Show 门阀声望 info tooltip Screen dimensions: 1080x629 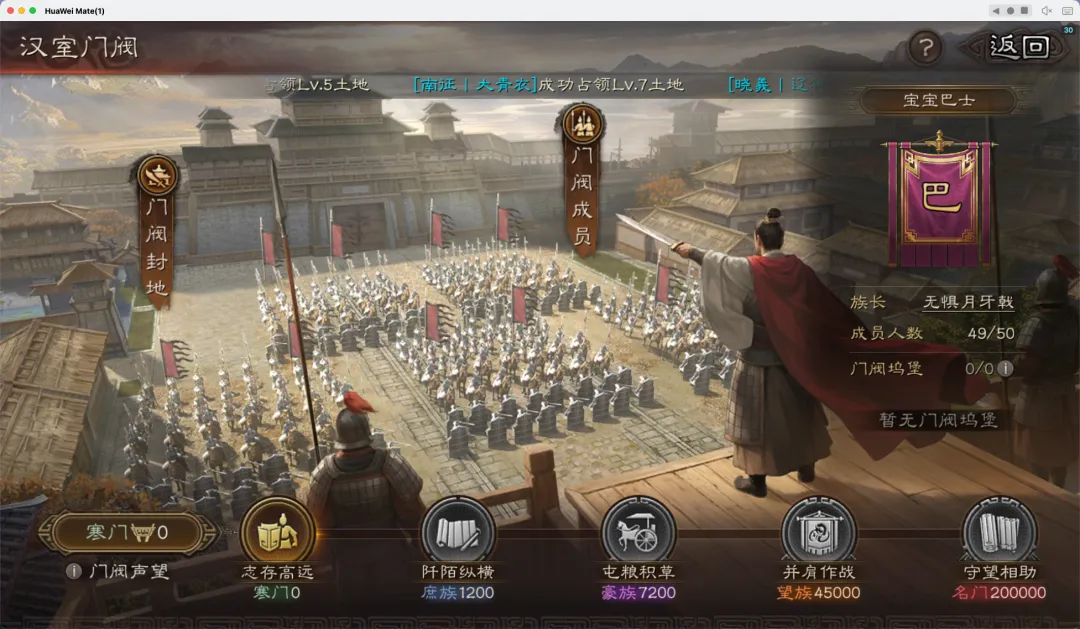click(73, 571)
